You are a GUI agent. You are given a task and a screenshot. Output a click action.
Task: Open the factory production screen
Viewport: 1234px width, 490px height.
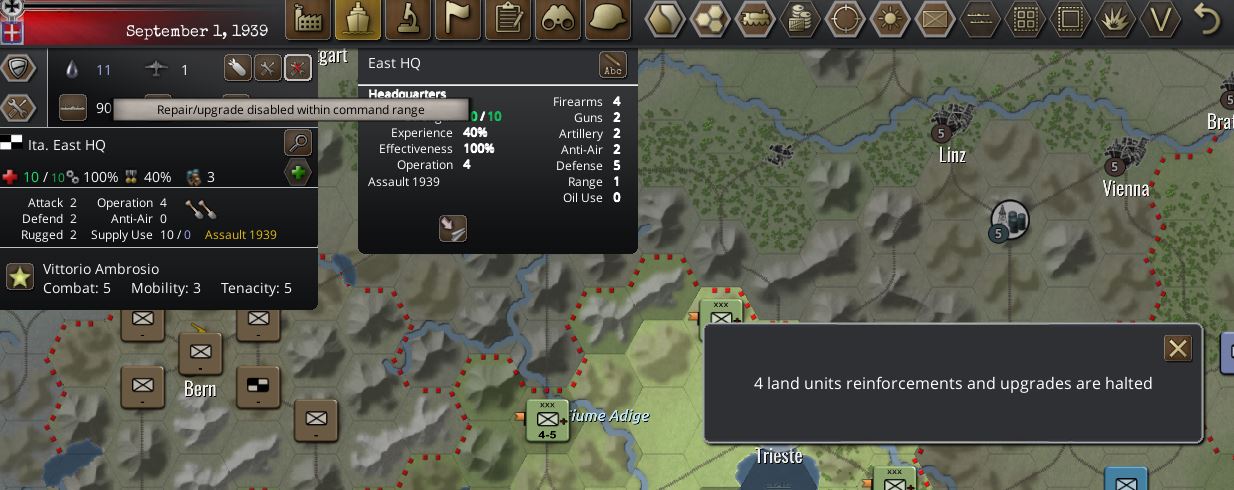309,19
